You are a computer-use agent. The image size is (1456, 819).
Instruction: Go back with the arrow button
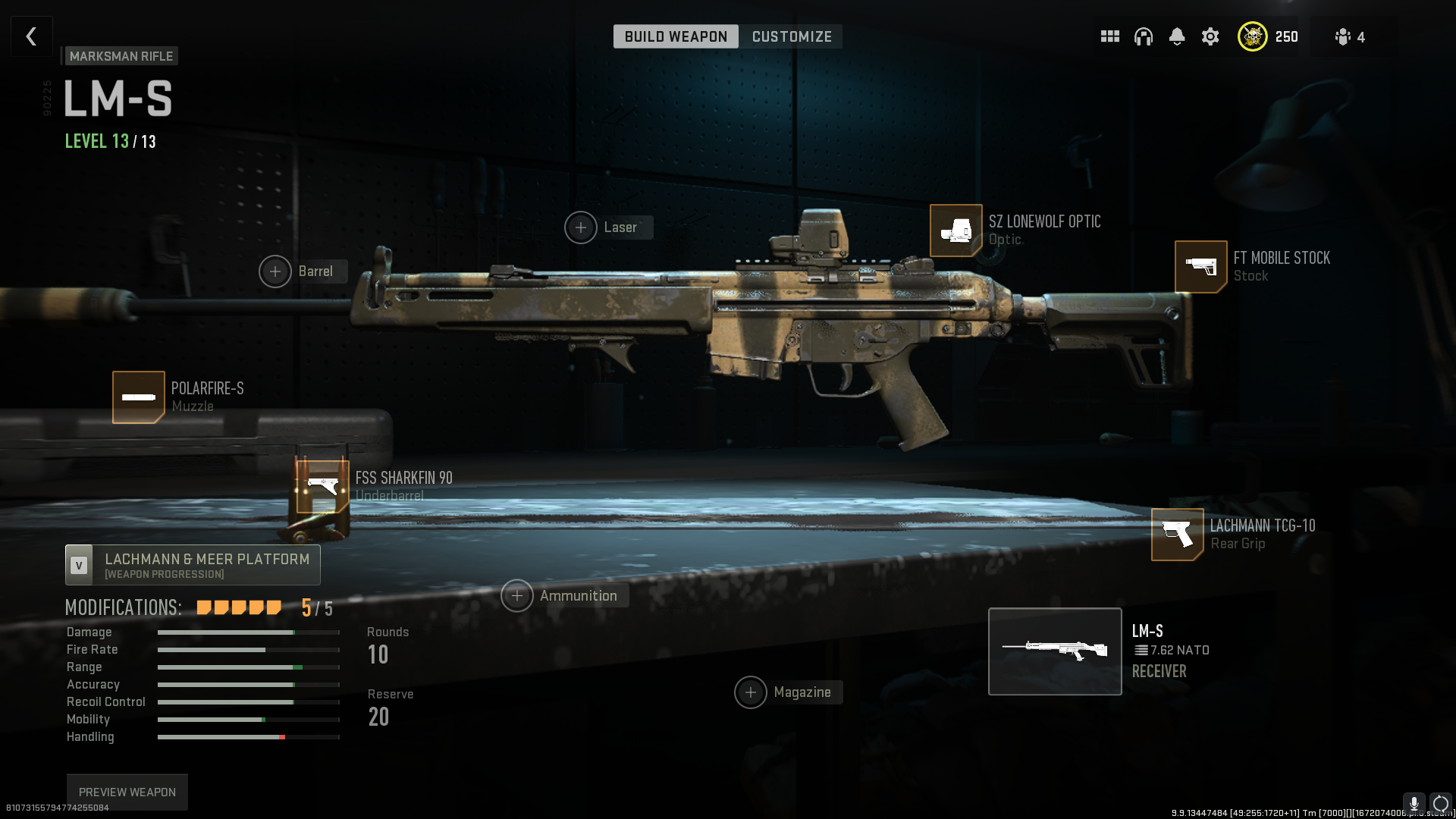tap(31, 36)
